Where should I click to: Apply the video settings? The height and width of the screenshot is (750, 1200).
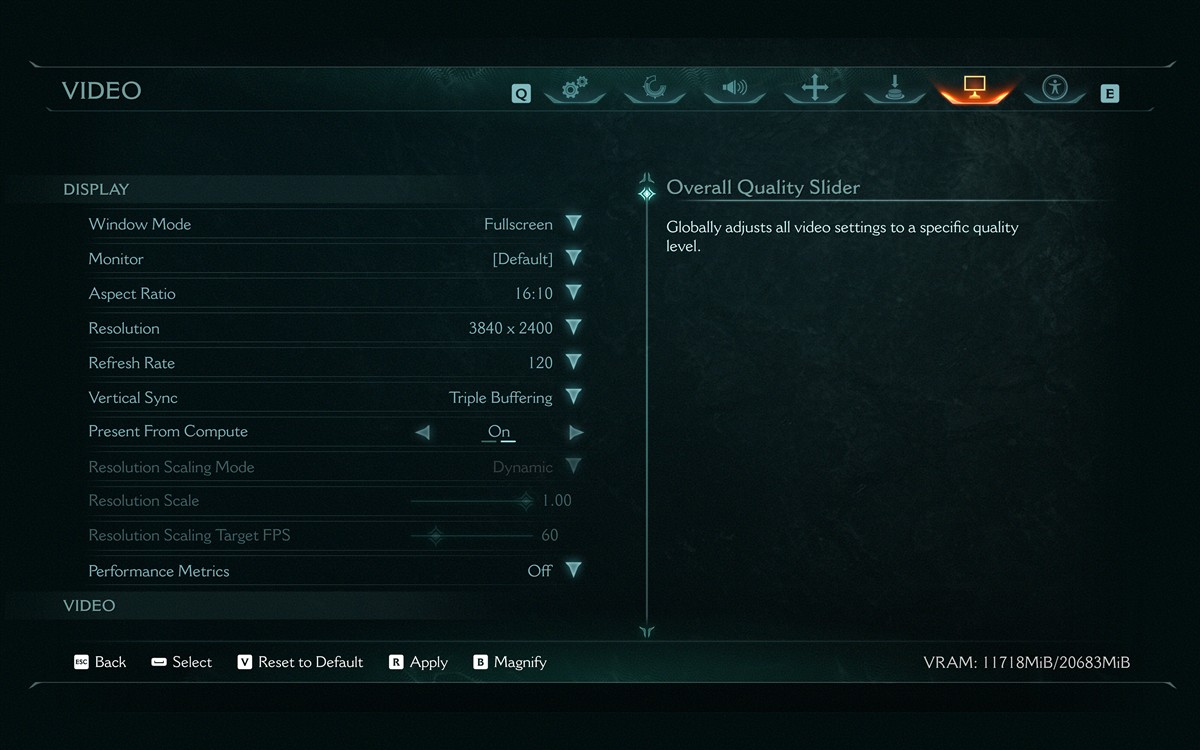tap(418, 662)
